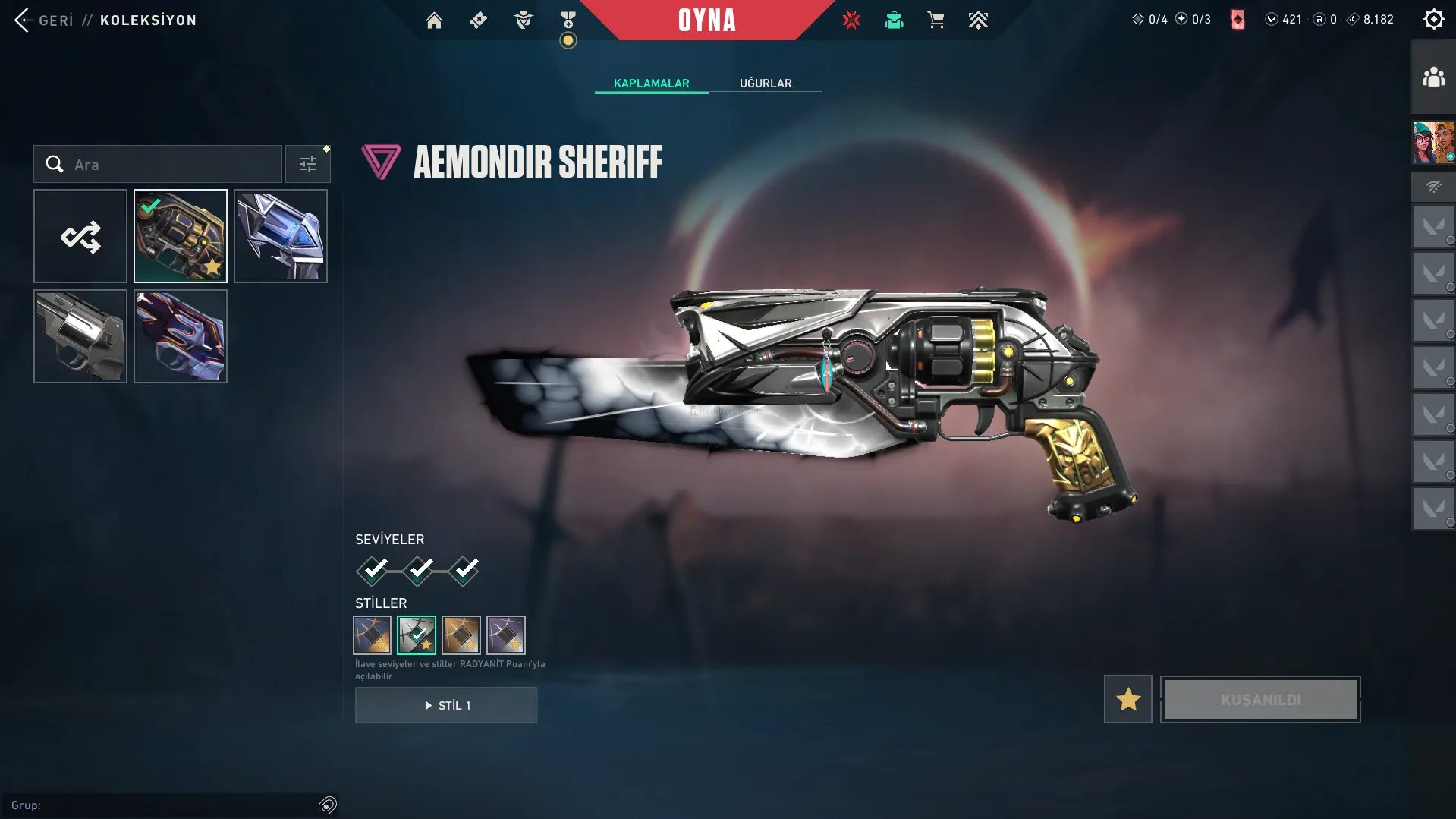Select the KAPLAMALAR tab
Viewport: 1456px width, 819px height.
pos(651,83)
